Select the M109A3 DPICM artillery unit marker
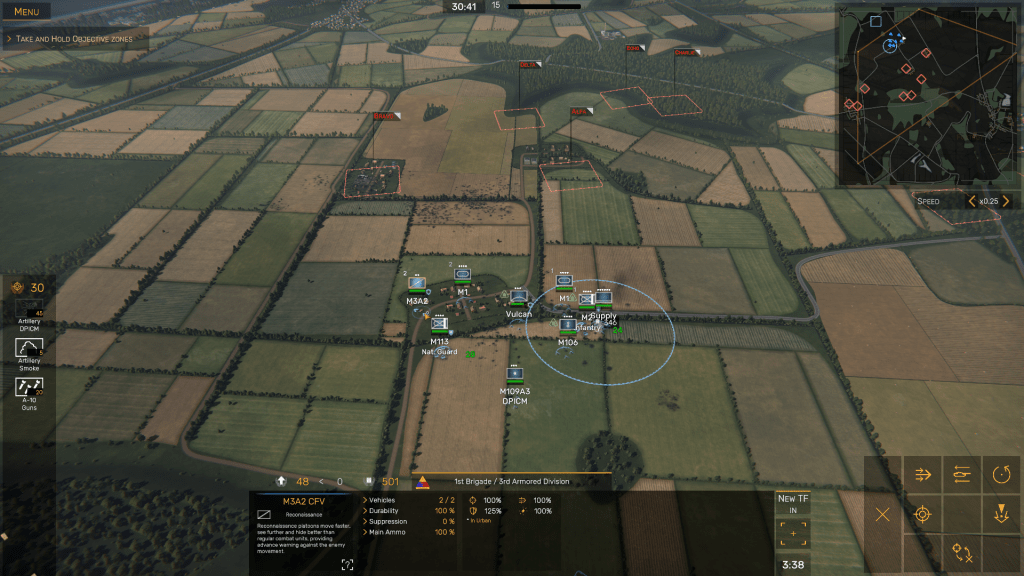Screen dimensions: 1024x576 tap(515, 374)
